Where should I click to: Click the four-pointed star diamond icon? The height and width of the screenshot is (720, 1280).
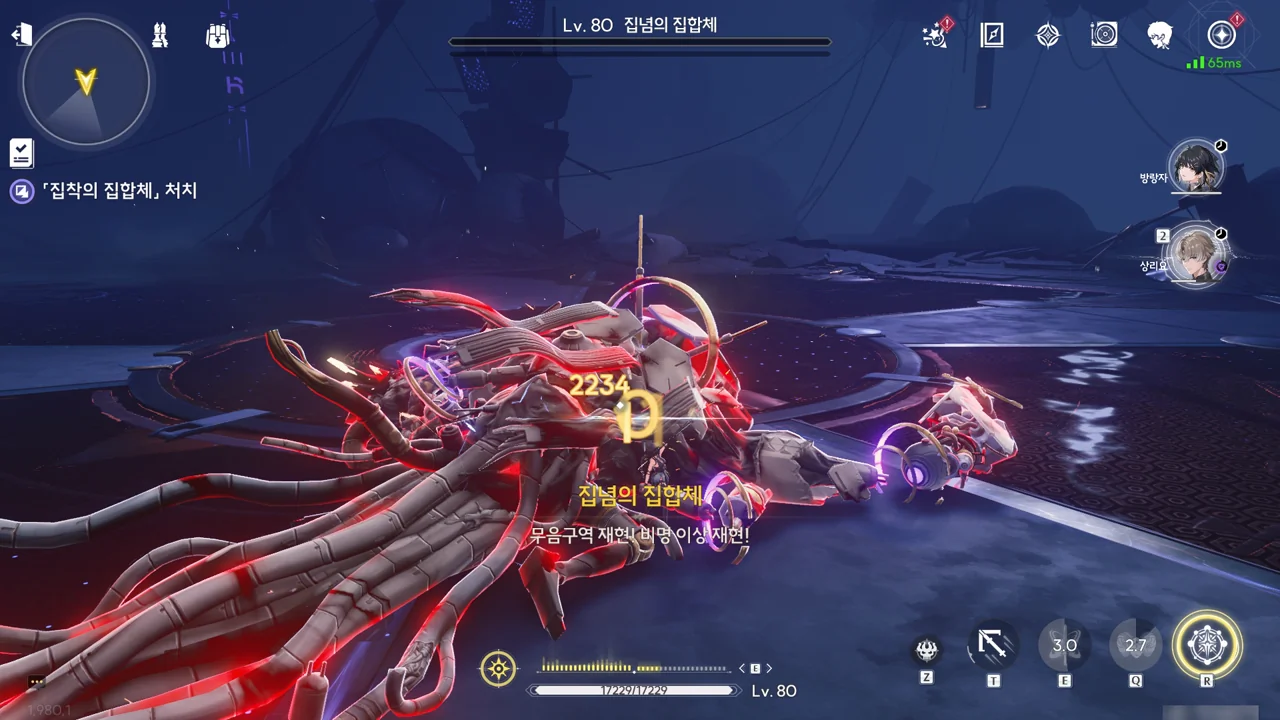coord(1047,36)
